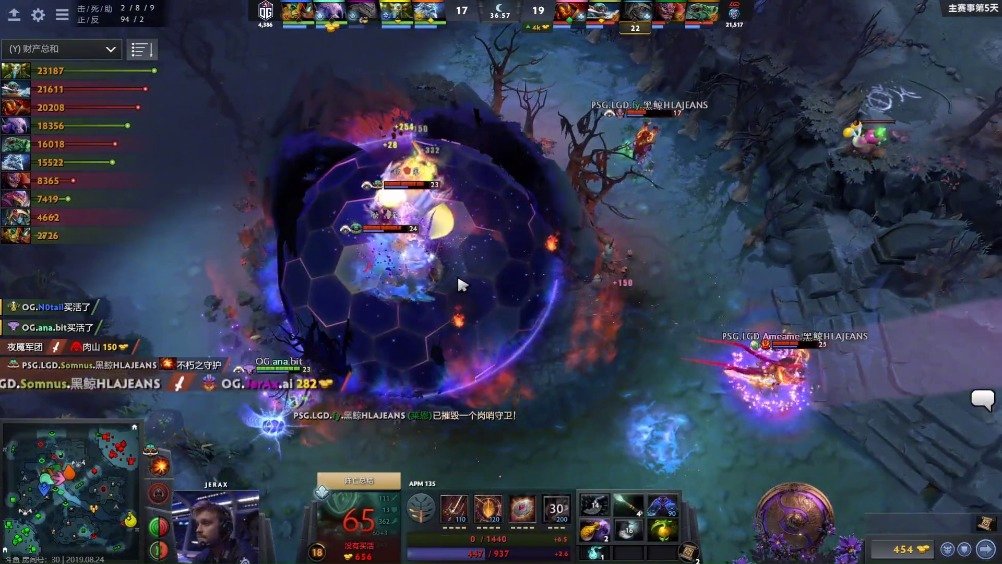Select the ultimate ability on 30 second cooldown
Screen dimensions: 1002x564
click(557, 507)
